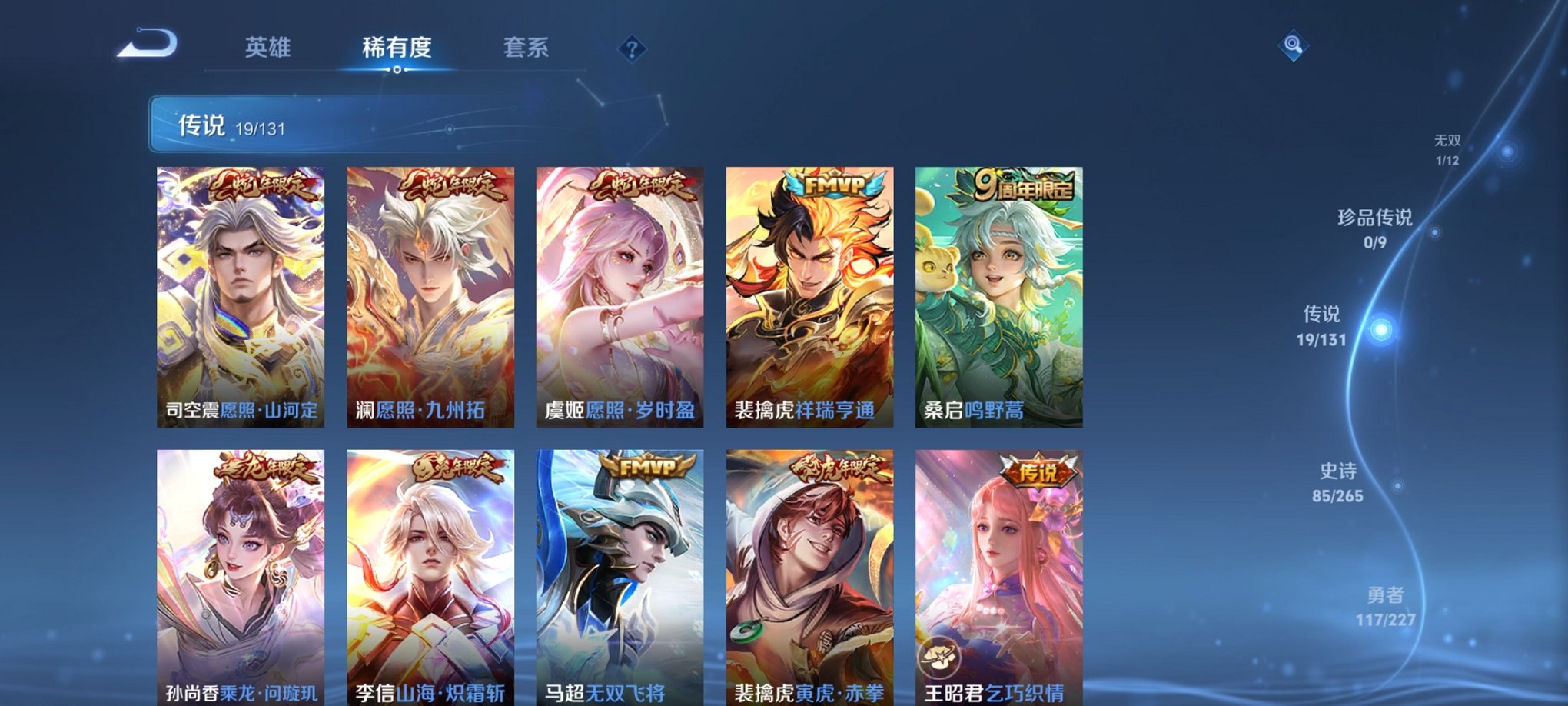The image size is (1568, 706).
Task: Tap the help question mark icon
Action: [x=632, y=51]
